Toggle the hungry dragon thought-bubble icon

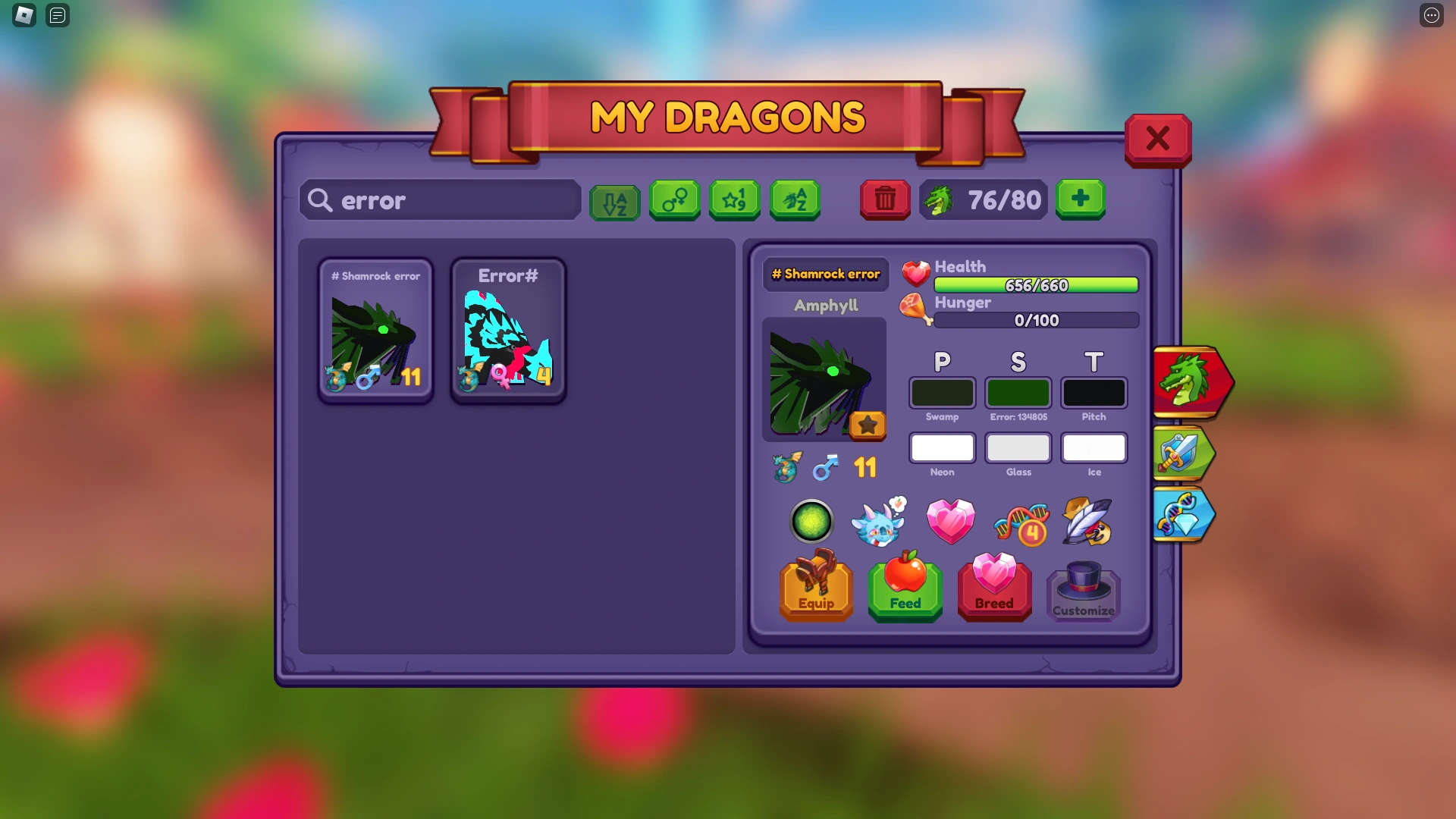pyautogui.click(x=878, y=522)
